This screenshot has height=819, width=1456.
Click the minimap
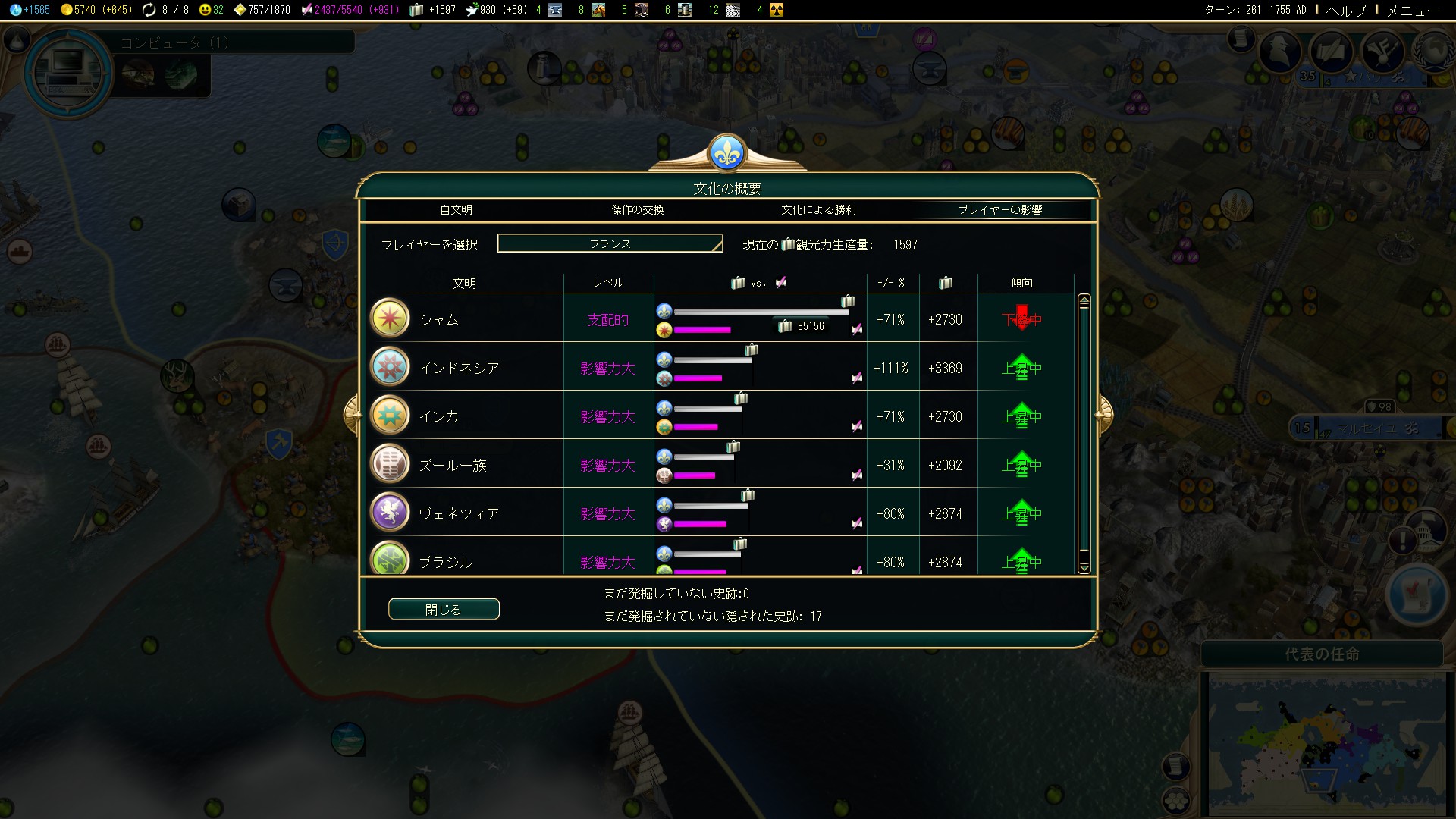1323,743
